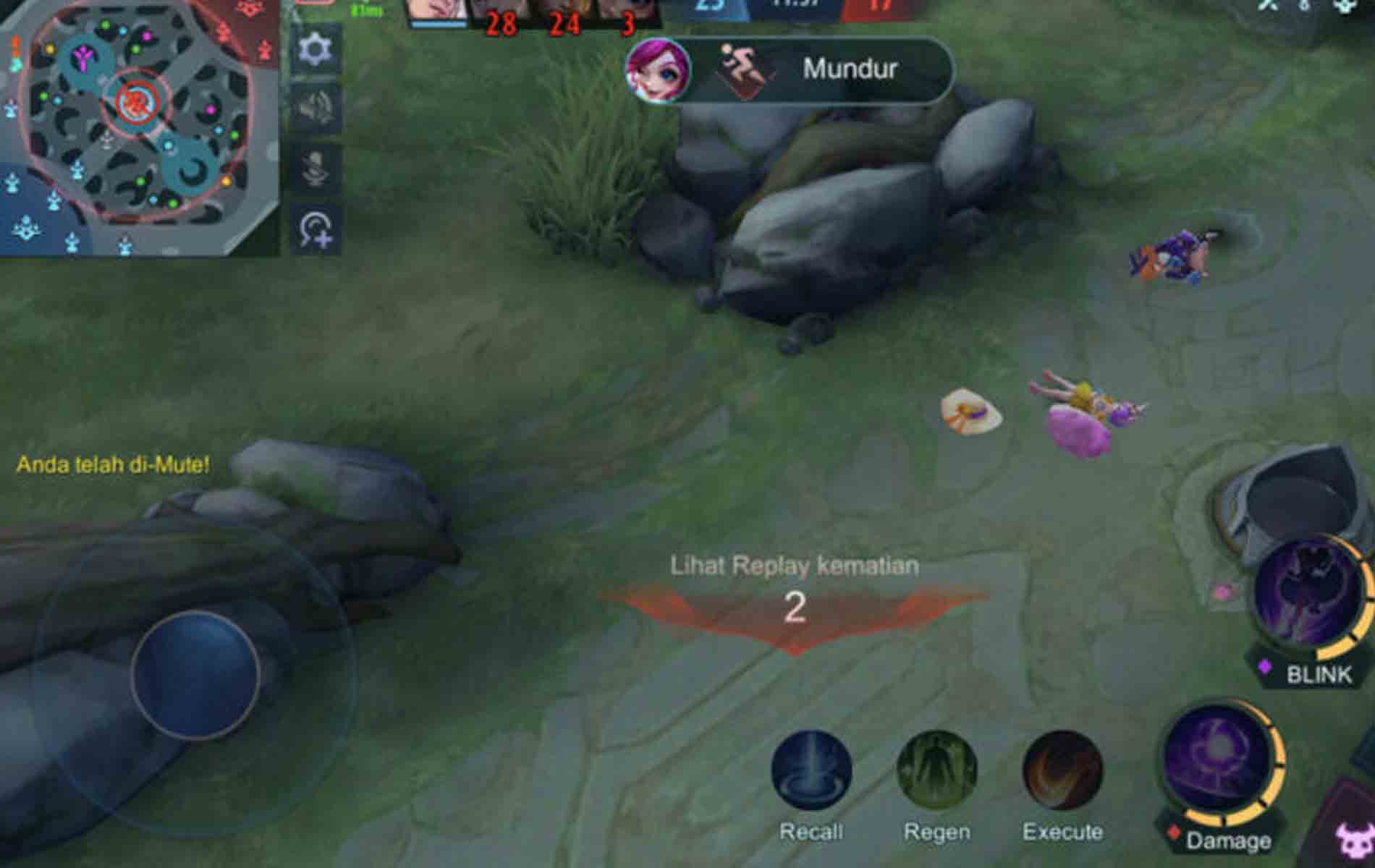
Task: Unmute the game sound speaker toggle
Action: (314, 106)
